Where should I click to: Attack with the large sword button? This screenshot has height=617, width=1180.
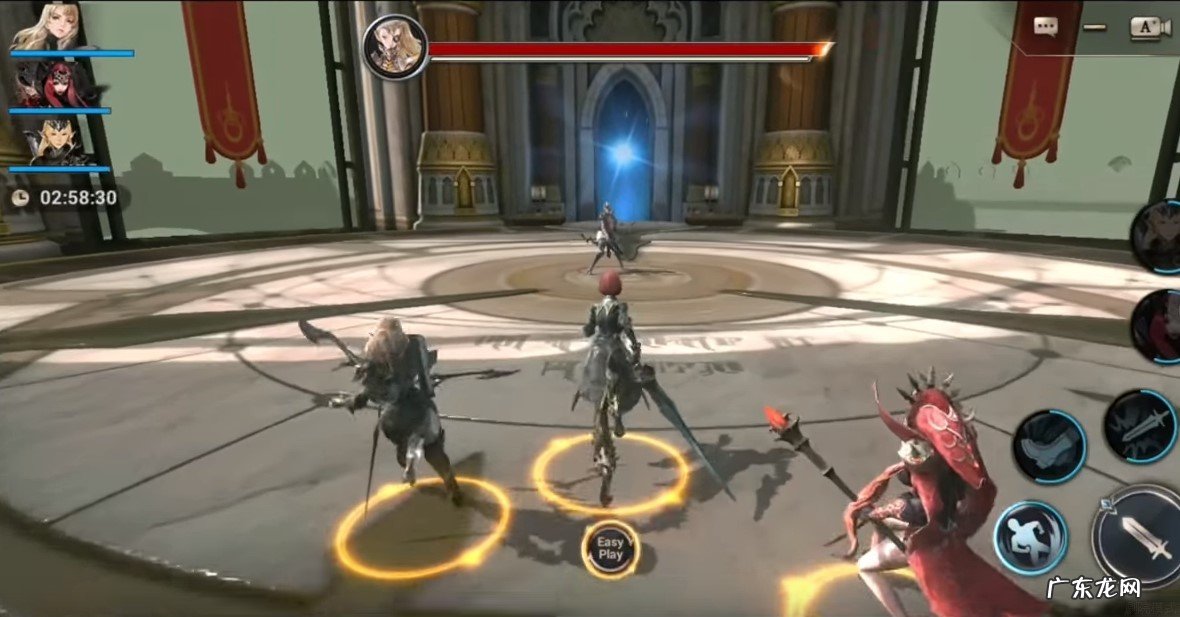point(1143,536)
